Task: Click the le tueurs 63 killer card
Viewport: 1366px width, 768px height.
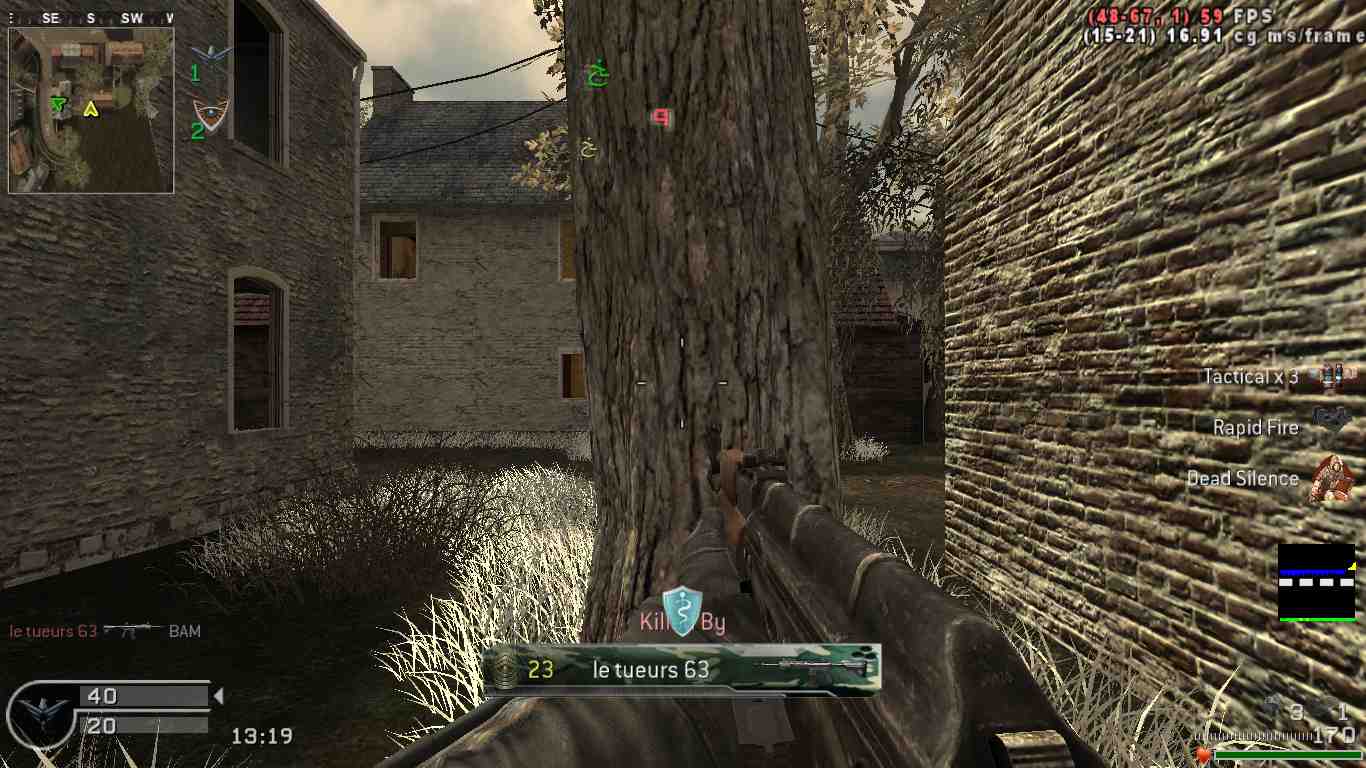Action: tap(681, 669)
